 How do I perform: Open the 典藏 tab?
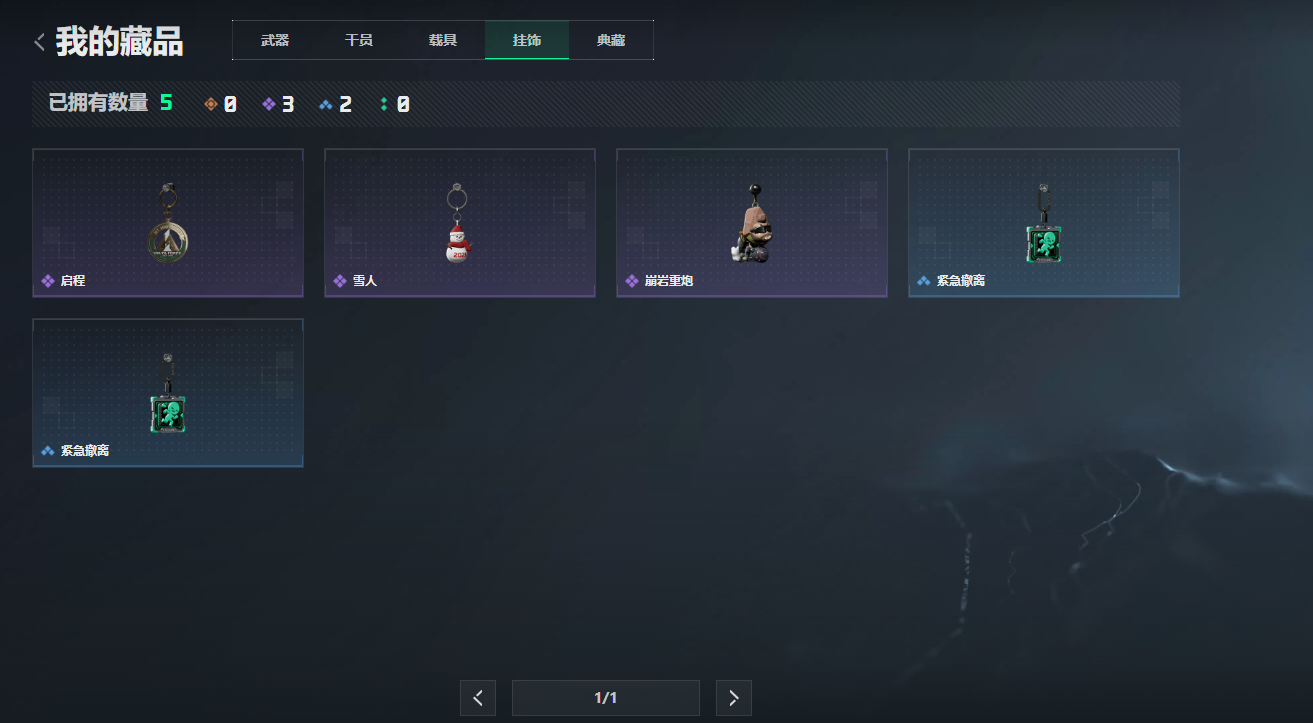(611, 40)
